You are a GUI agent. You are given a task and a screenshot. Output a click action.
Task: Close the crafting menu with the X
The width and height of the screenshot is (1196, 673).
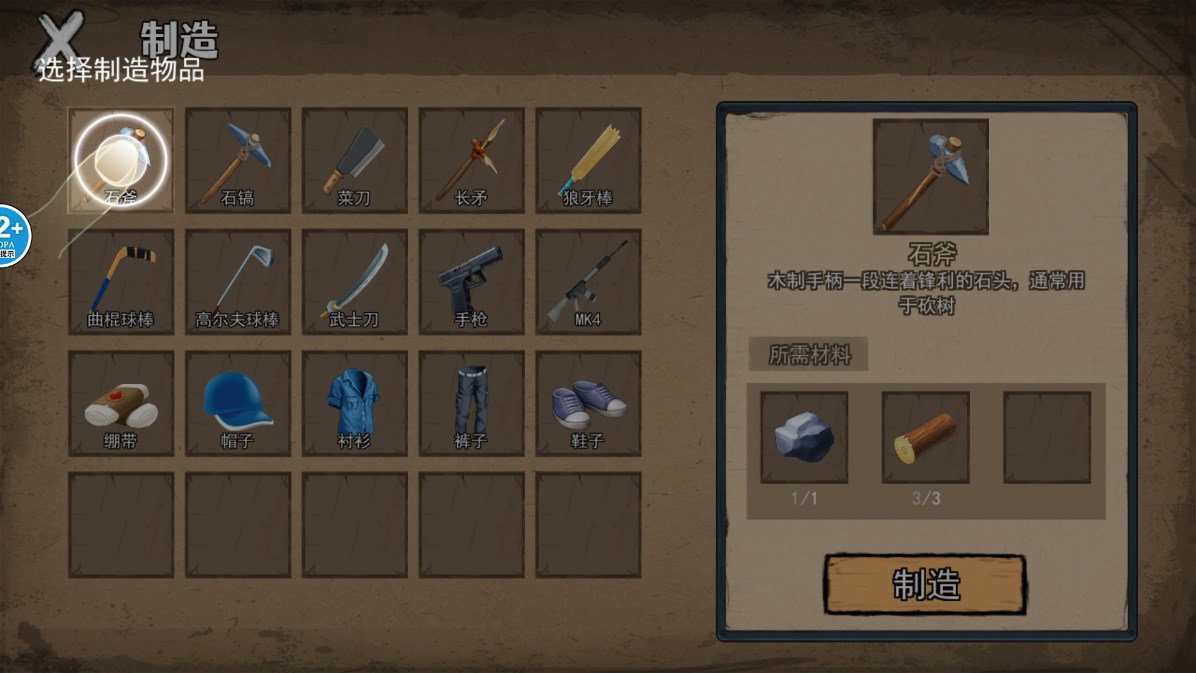[x=60, y=40]
